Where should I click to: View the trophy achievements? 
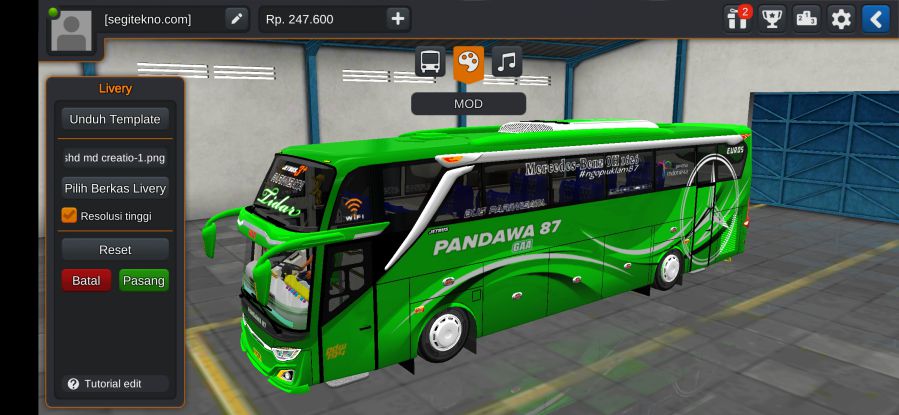772,18
